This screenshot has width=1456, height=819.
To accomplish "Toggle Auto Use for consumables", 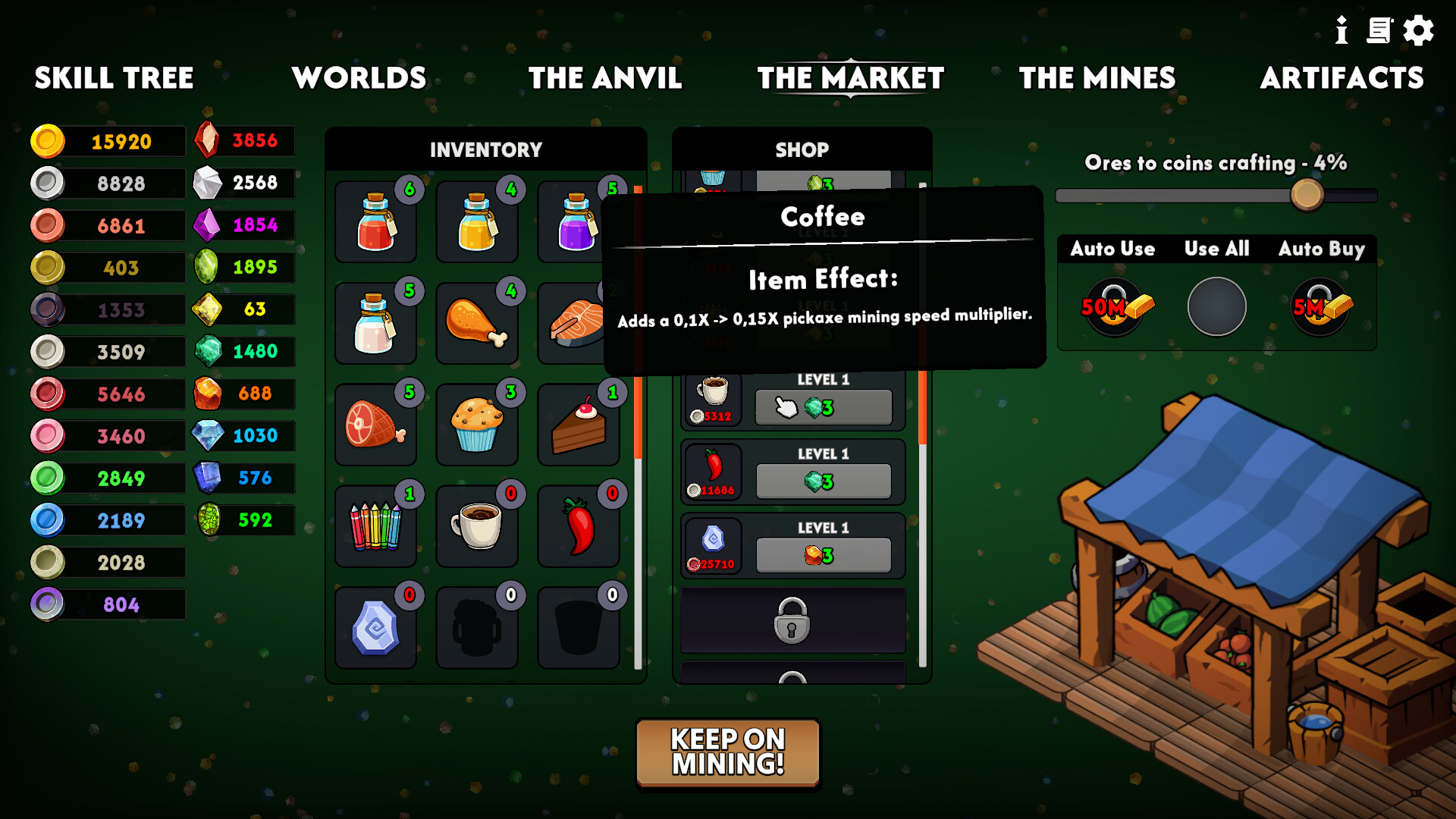I will [x=1112, y=305].
